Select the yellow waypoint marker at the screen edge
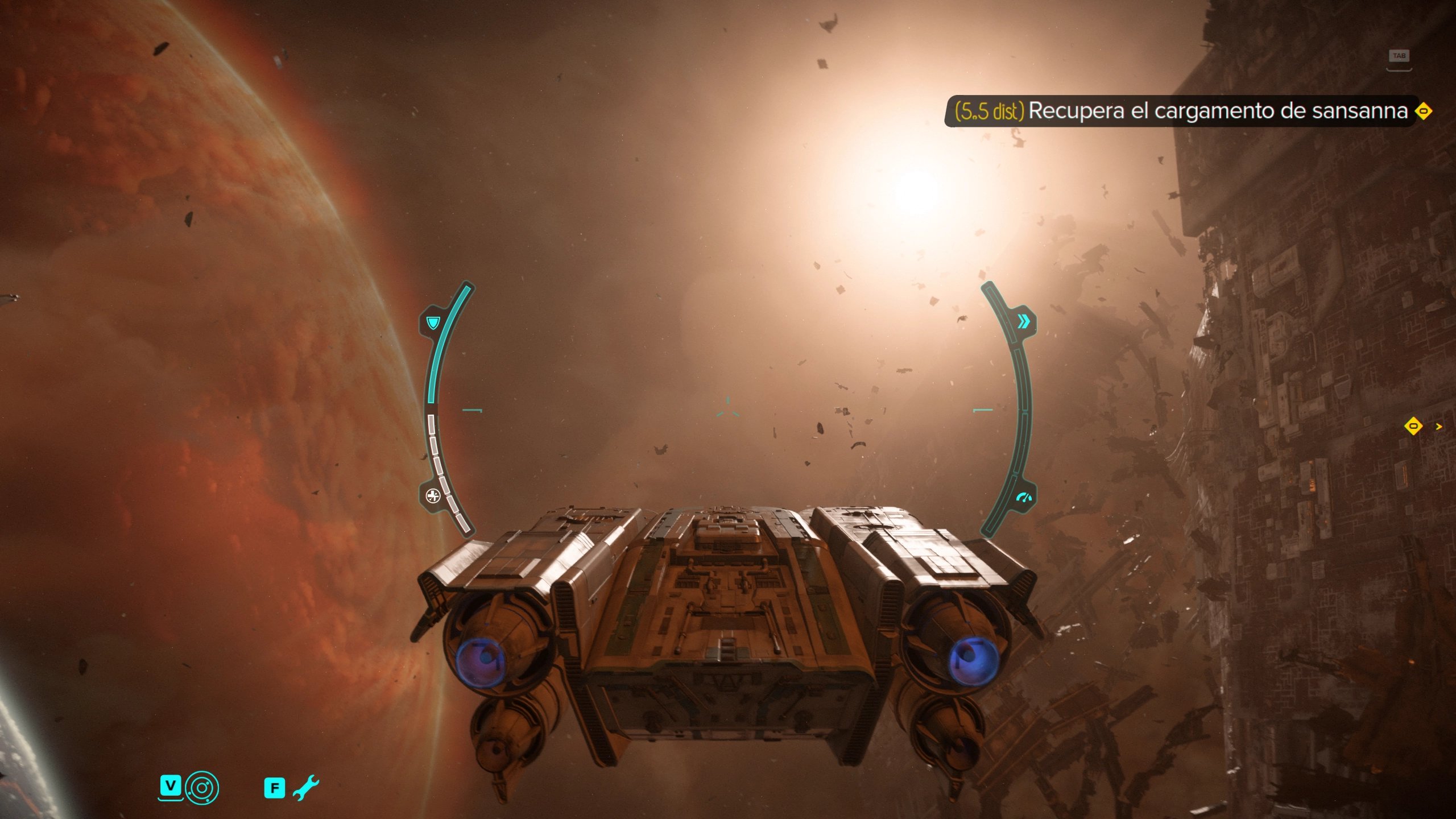The width and height of the screenshot is (1456, 819). pos(1413,426)
